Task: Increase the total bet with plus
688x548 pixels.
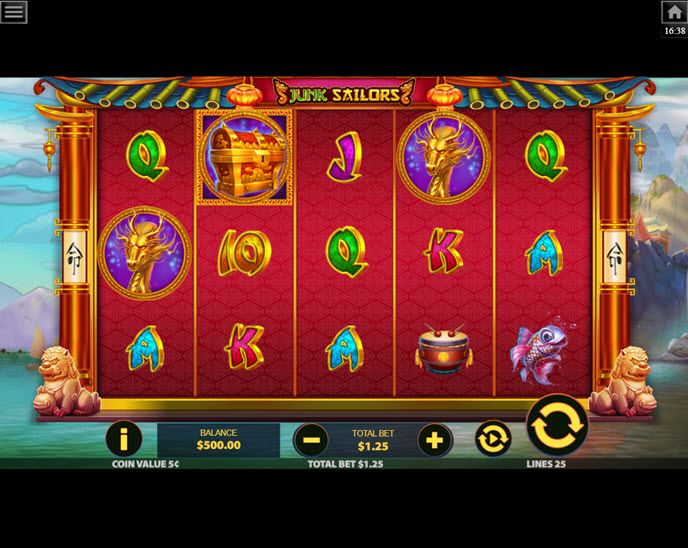Action: 435,439
